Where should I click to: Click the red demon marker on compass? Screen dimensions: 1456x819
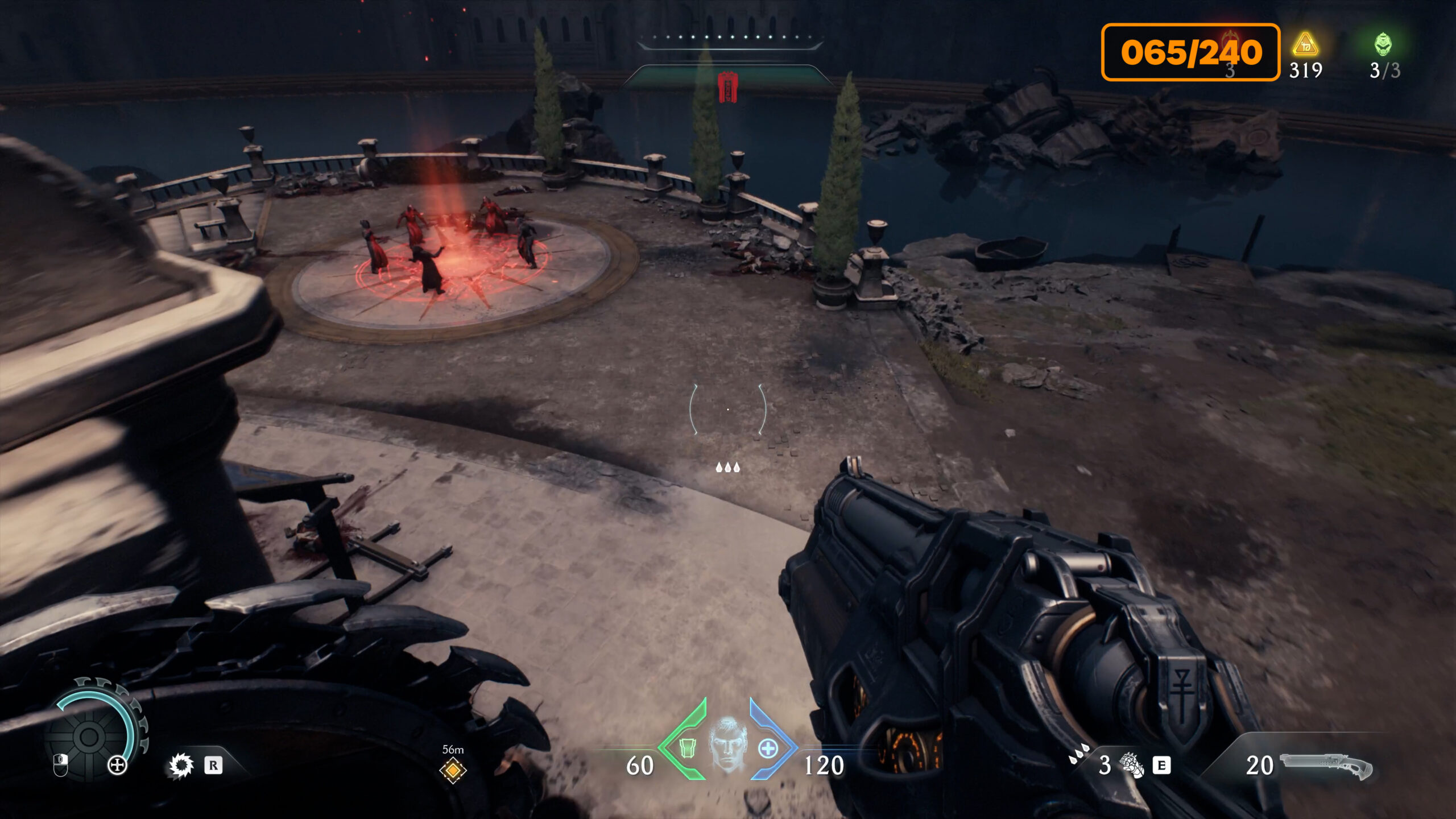727,87
